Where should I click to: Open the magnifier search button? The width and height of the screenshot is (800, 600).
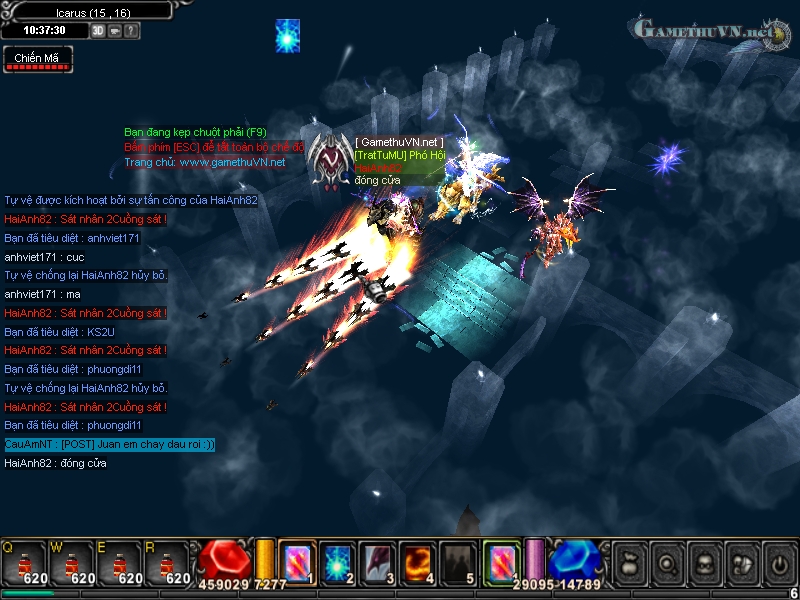[x=666, y=563]
